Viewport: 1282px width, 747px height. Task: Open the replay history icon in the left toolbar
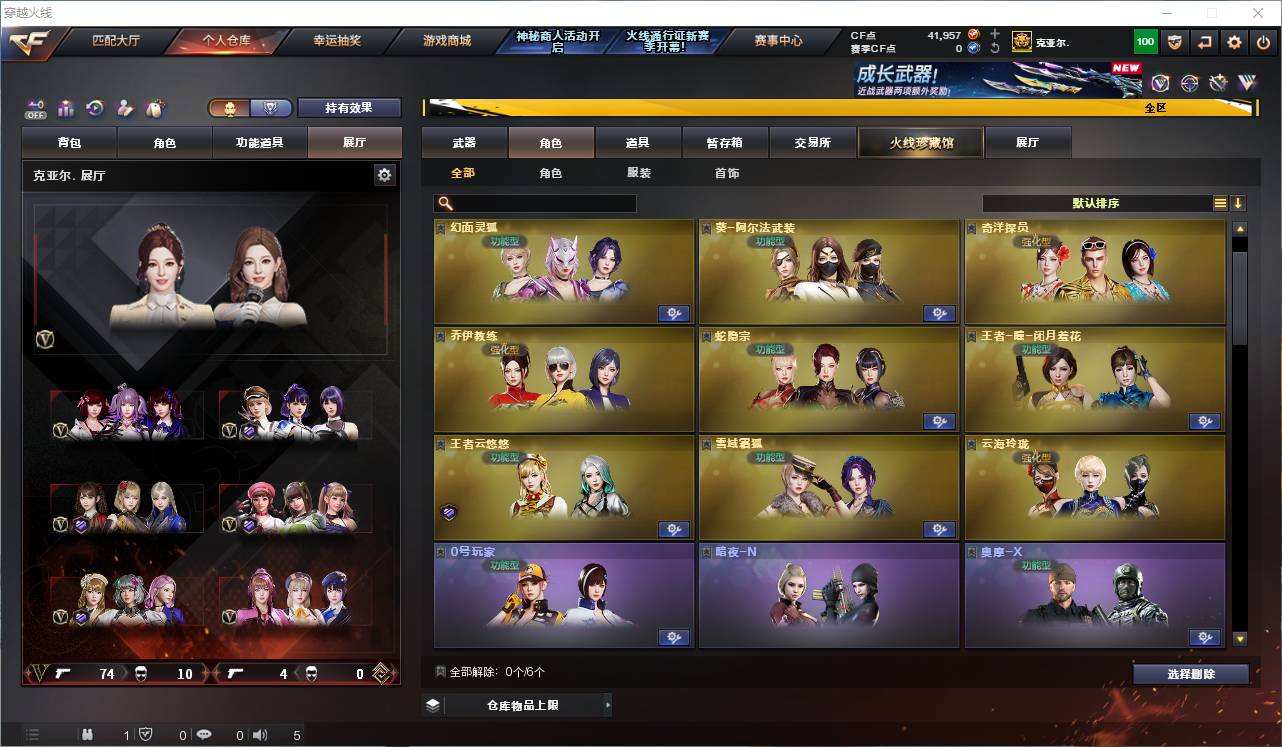[93, 107]
